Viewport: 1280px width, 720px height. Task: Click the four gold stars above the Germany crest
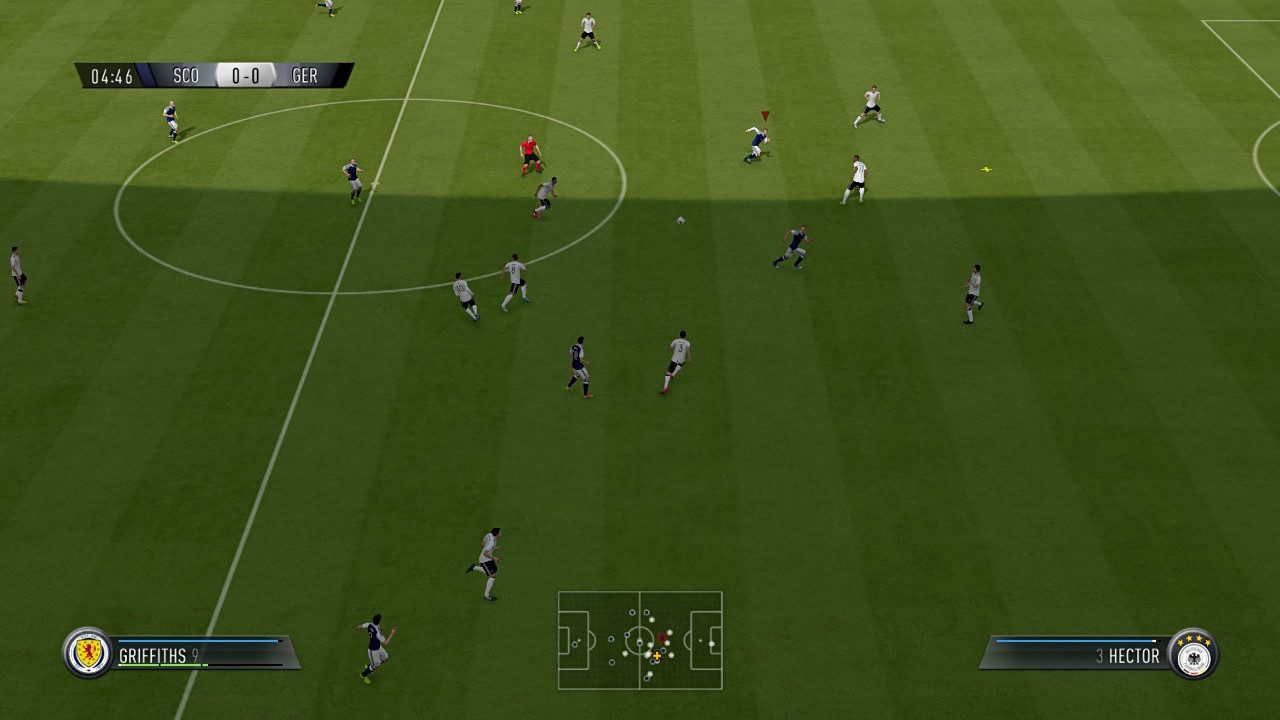(1193, 640)
